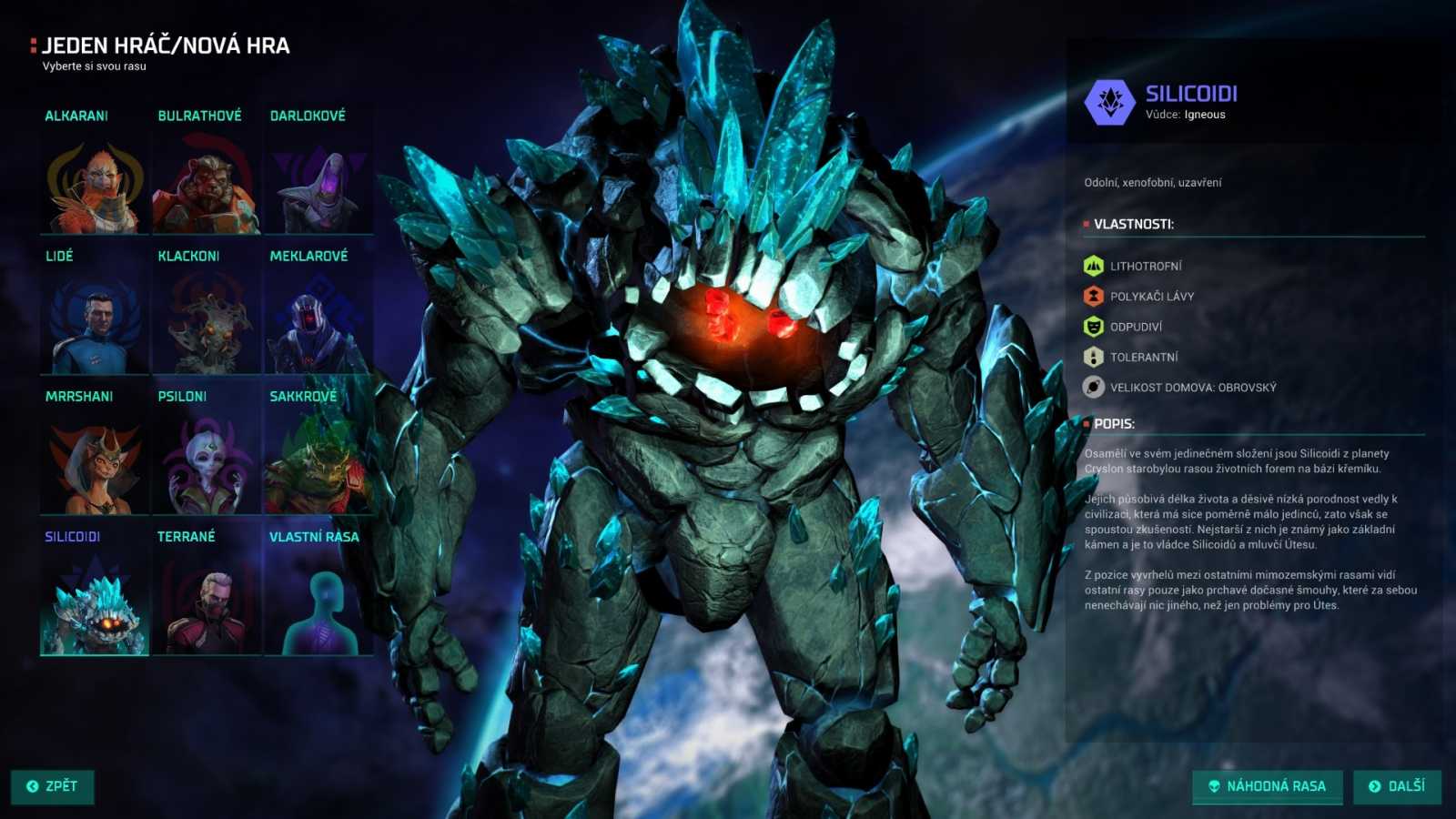Click the die icon on Náhodná rasa button
This screenshot has height=819, width=1456.
pos(1214,786)
